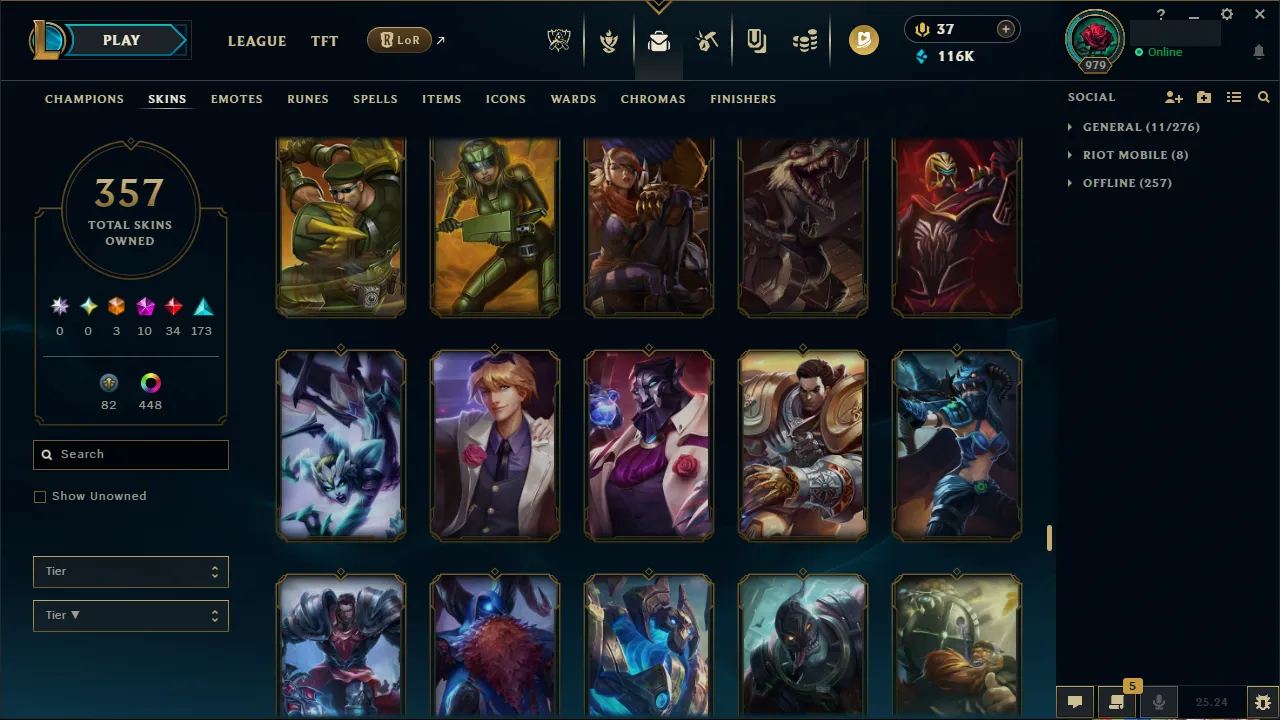Click the plus button to purchase RP
The width and height of the screenshot is (1280, 720).
pos(1005,29)
